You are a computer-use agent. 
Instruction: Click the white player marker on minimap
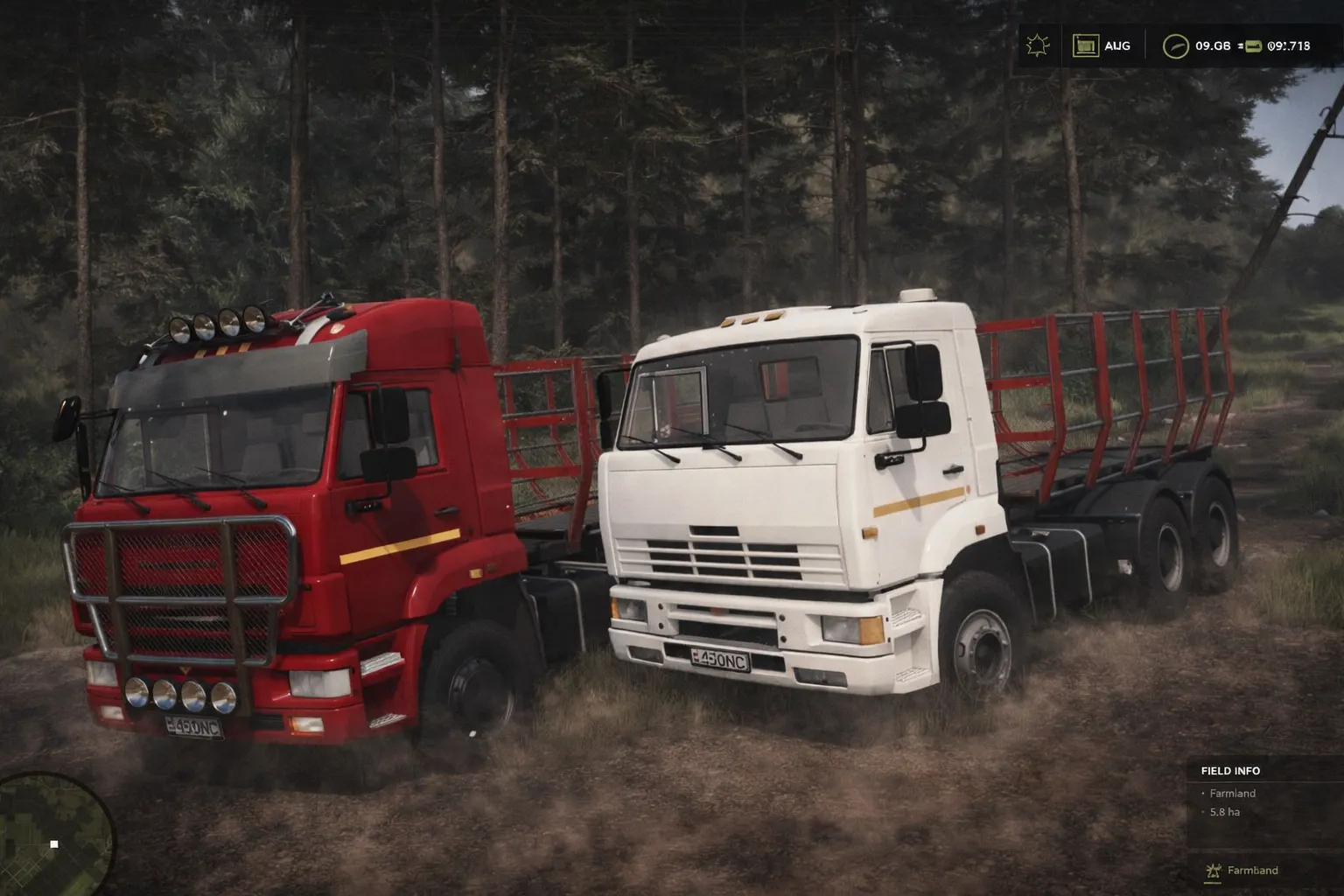(x=54, y=843)
